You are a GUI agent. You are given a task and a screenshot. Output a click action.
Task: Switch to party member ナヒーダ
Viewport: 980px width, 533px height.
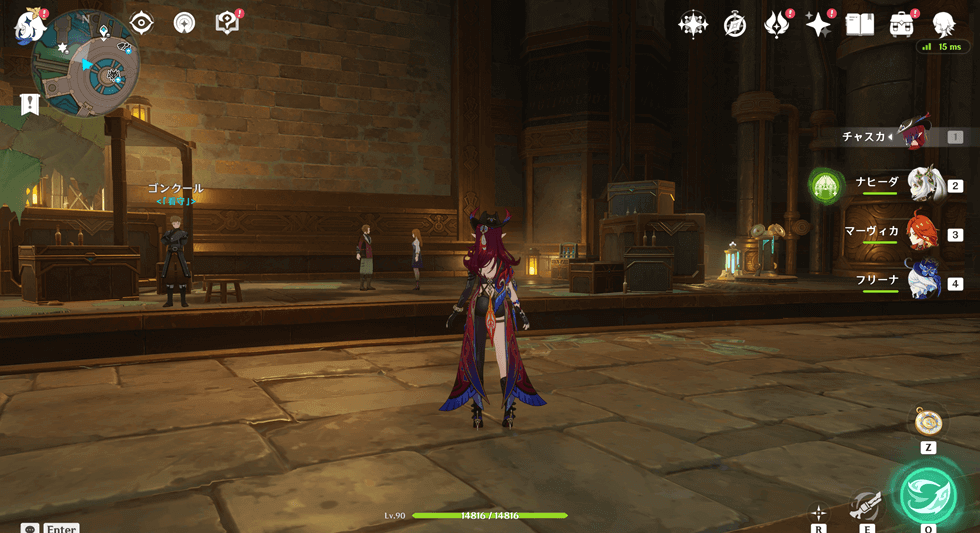pyautogui.click(x=925, y=185)
